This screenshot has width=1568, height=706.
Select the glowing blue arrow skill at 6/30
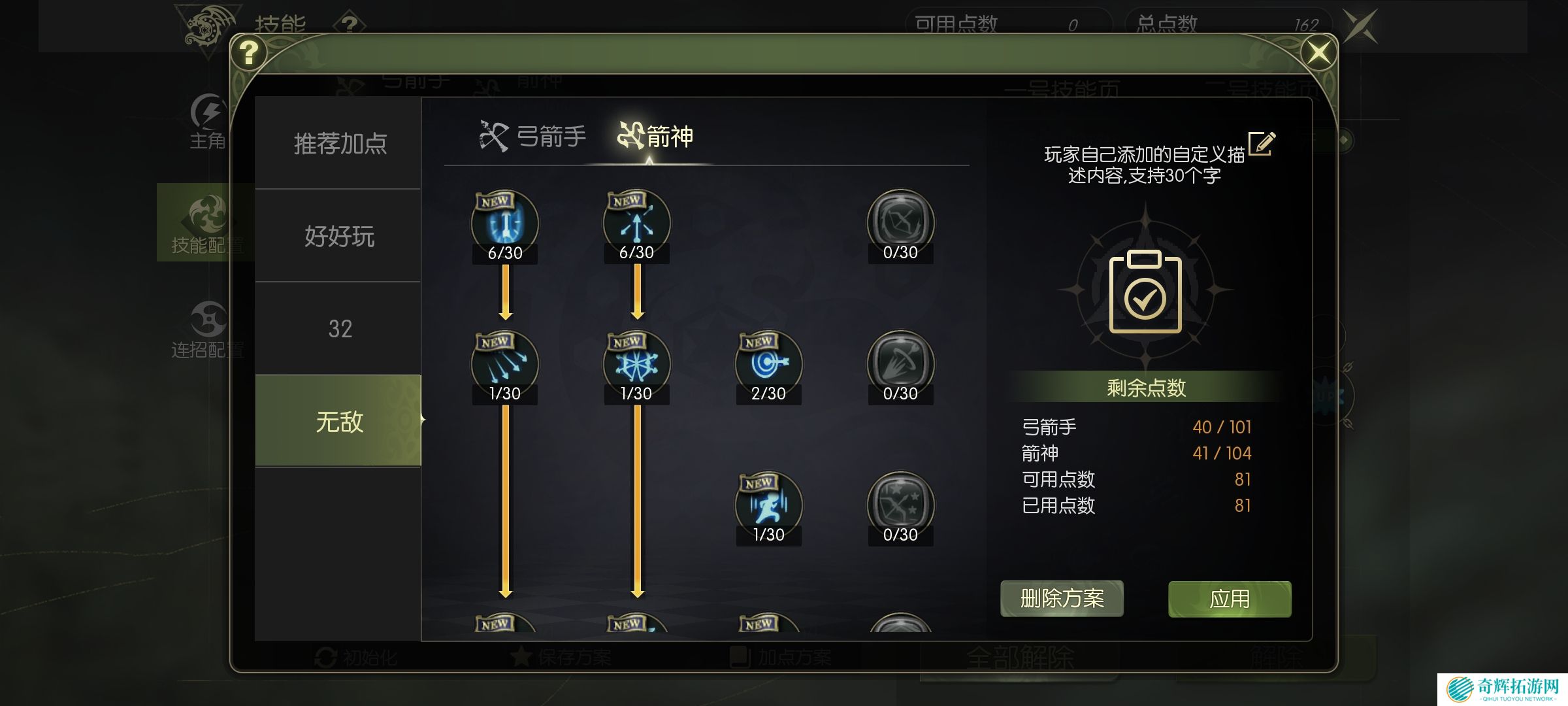pos(505,223)
